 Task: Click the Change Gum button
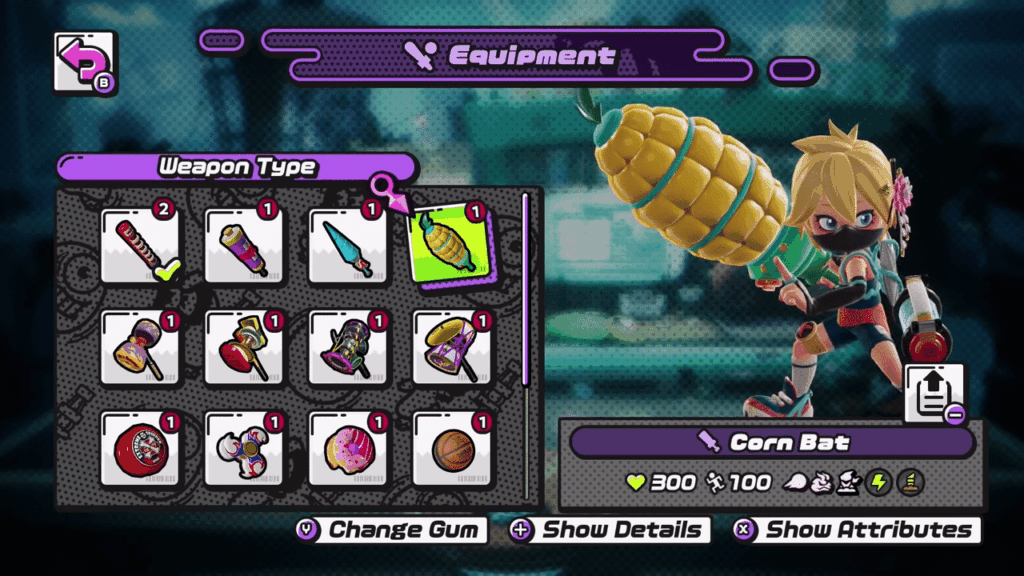pos(392,530)
